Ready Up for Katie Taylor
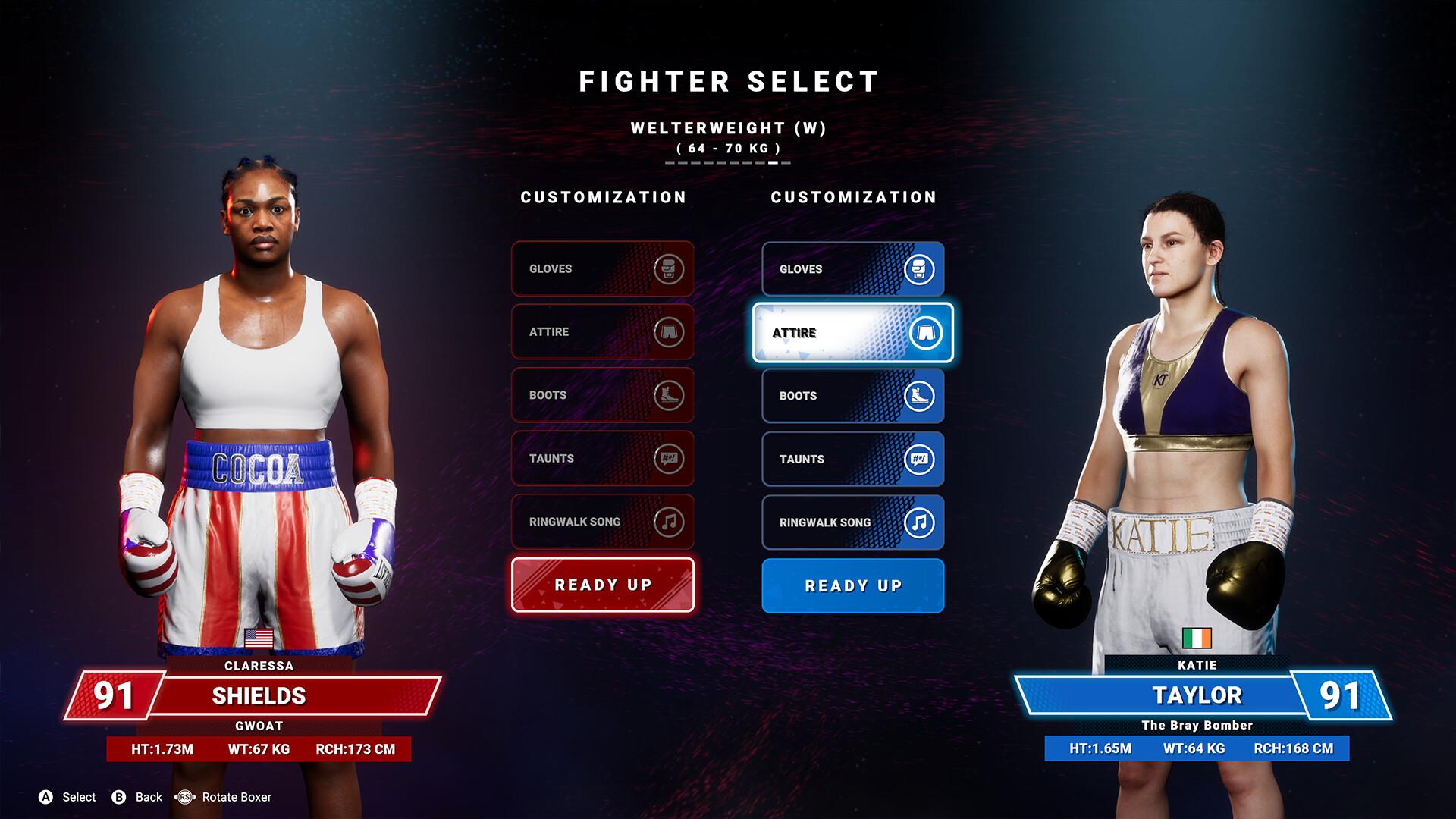This screenshot has height=819, width=1456. [x=852, y=585]
